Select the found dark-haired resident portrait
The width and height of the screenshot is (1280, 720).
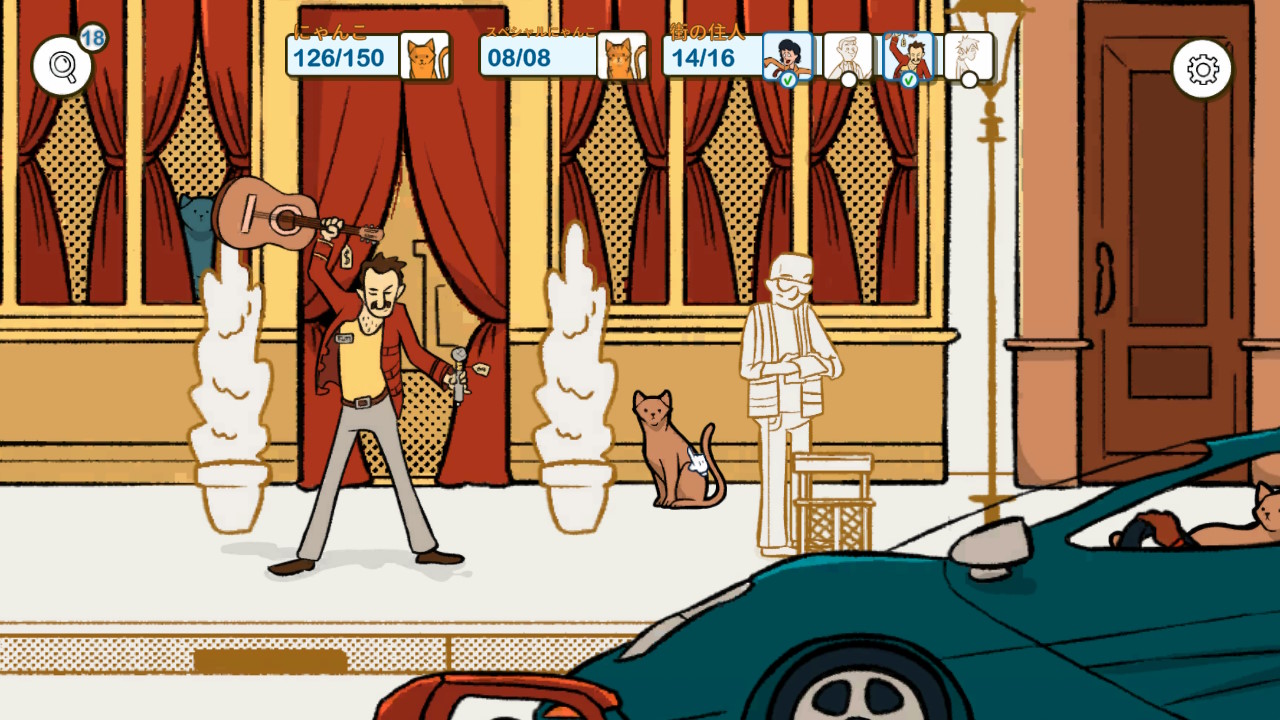point(788,56)
